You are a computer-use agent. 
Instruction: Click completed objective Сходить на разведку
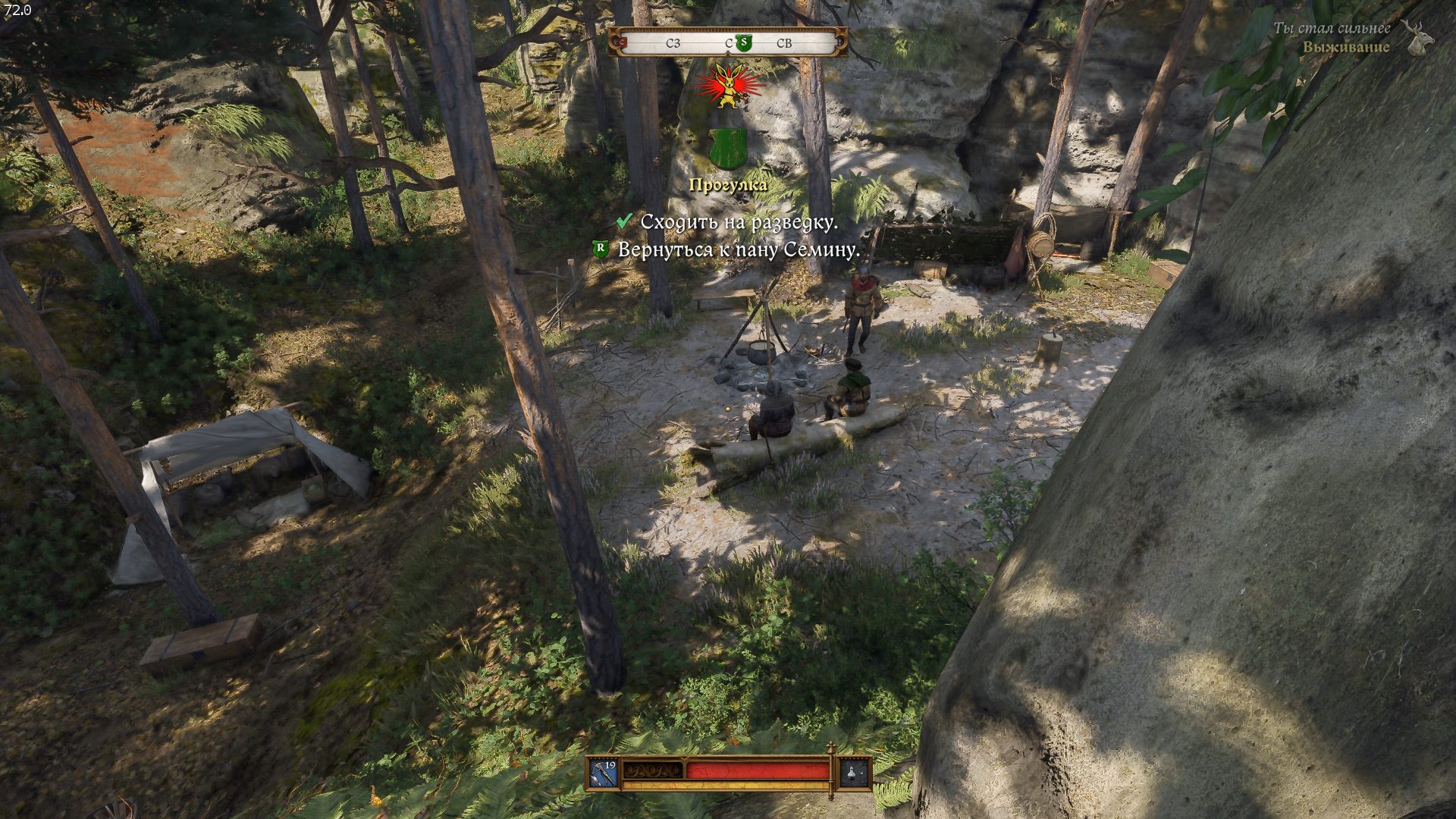(x=738, y=222)
